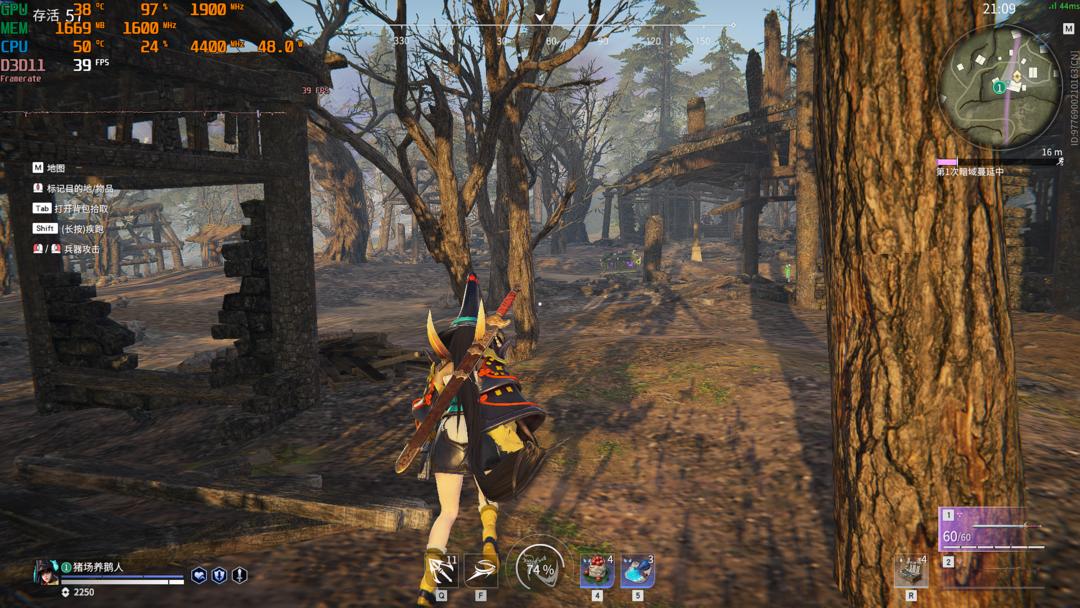The height and width of the screenshot is (608, 1080).
Task: Use the mushroom food item in slot 4
Action: [x=597, y=571]
